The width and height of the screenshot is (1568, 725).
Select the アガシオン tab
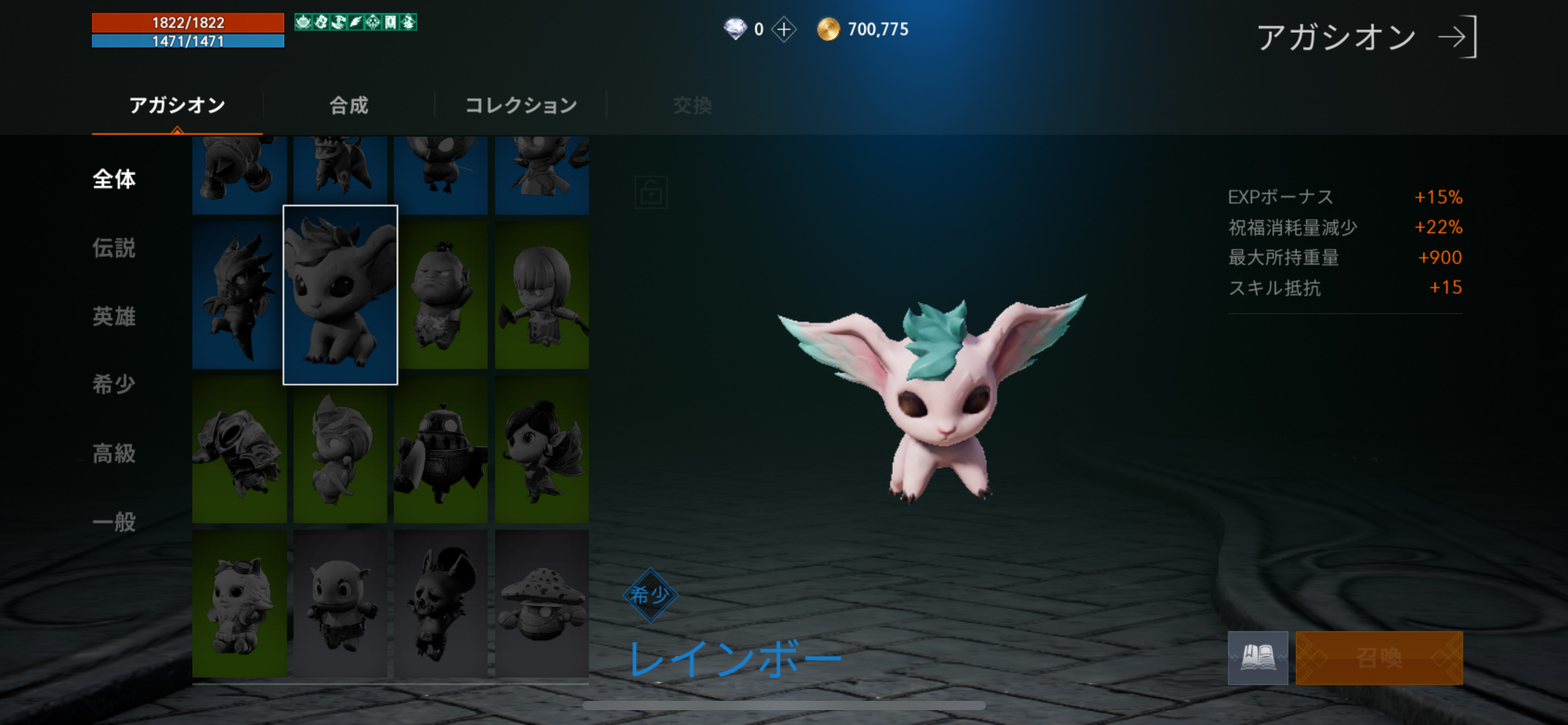click(x=176, y=105)
